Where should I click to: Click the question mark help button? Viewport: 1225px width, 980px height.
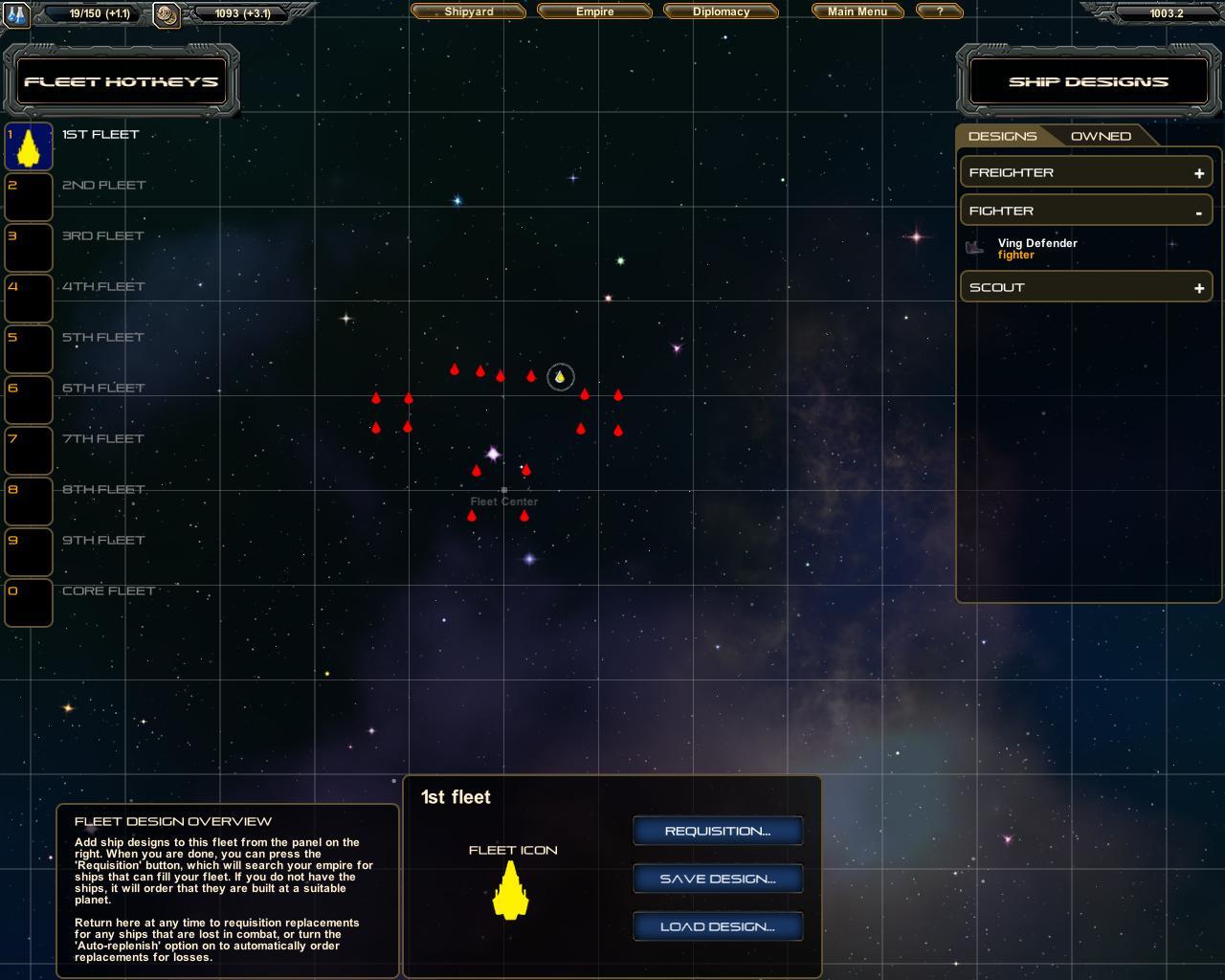coord(940,11)
